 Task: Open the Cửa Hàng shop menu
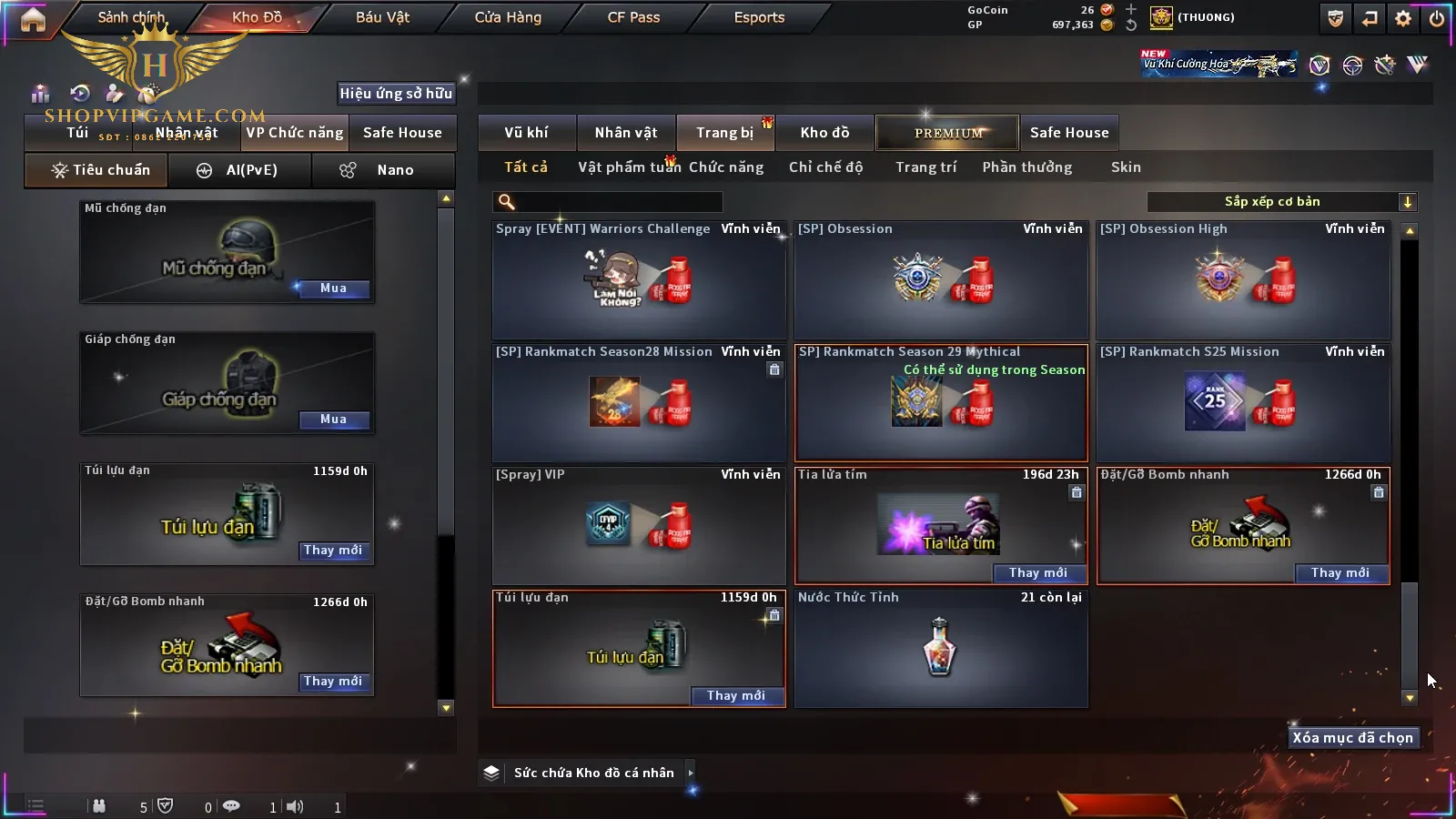pyautogui.click(x=508, y=17)
